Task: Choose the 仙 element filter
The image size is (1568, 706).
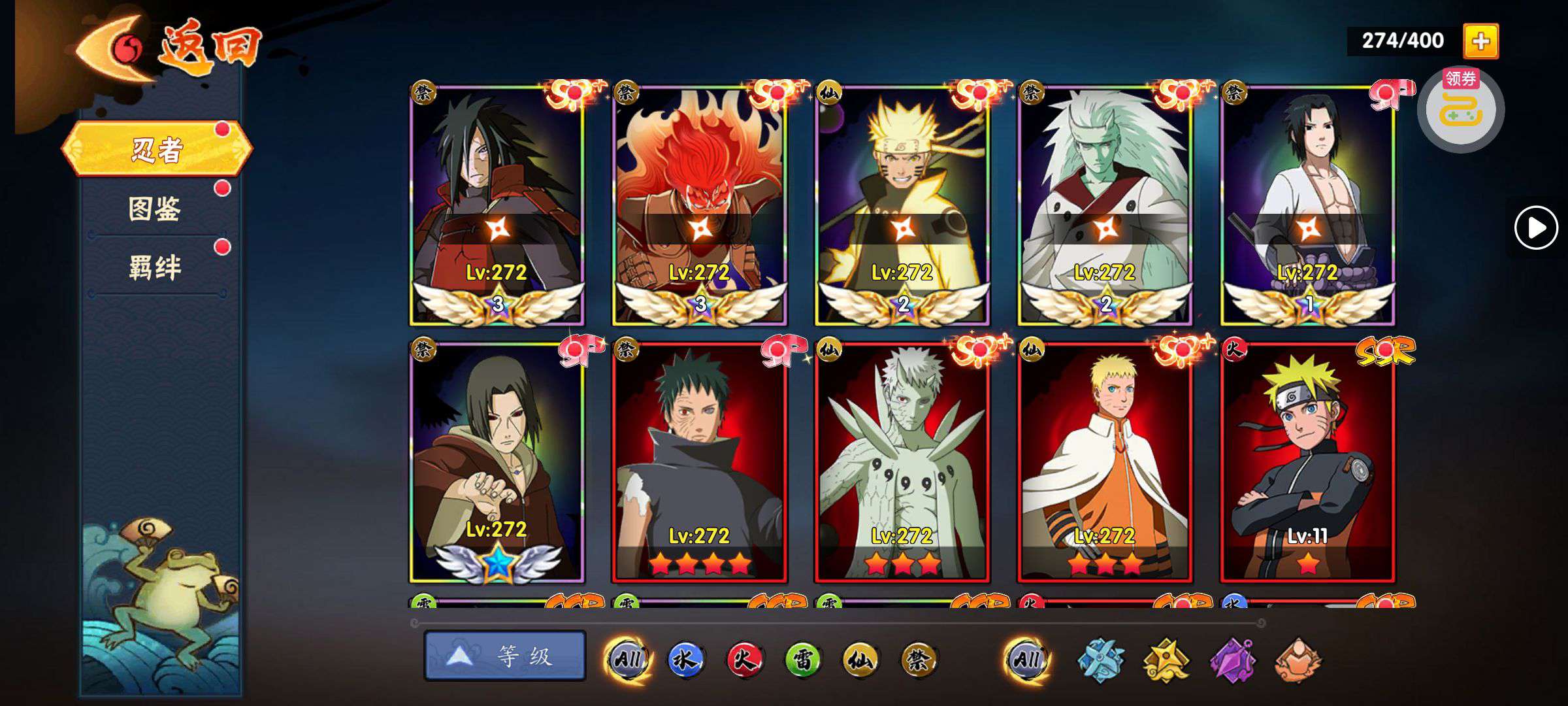Action: pos(860,660)
